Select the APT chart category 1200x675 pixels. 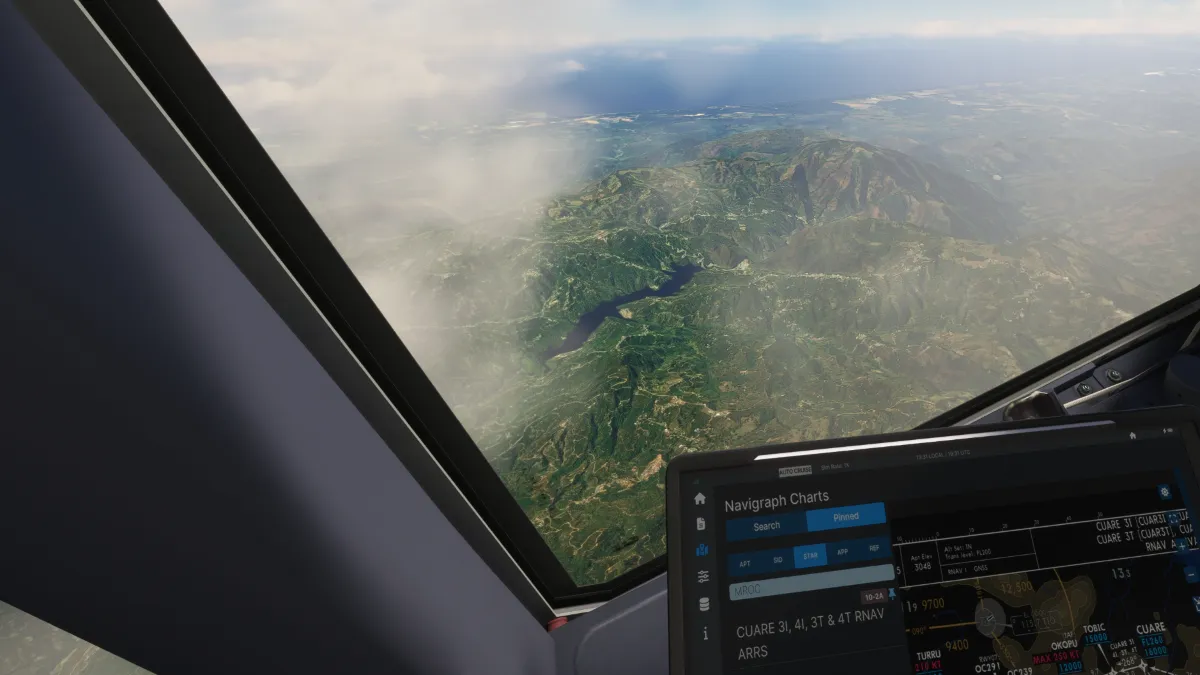click(x=744, y=563)
